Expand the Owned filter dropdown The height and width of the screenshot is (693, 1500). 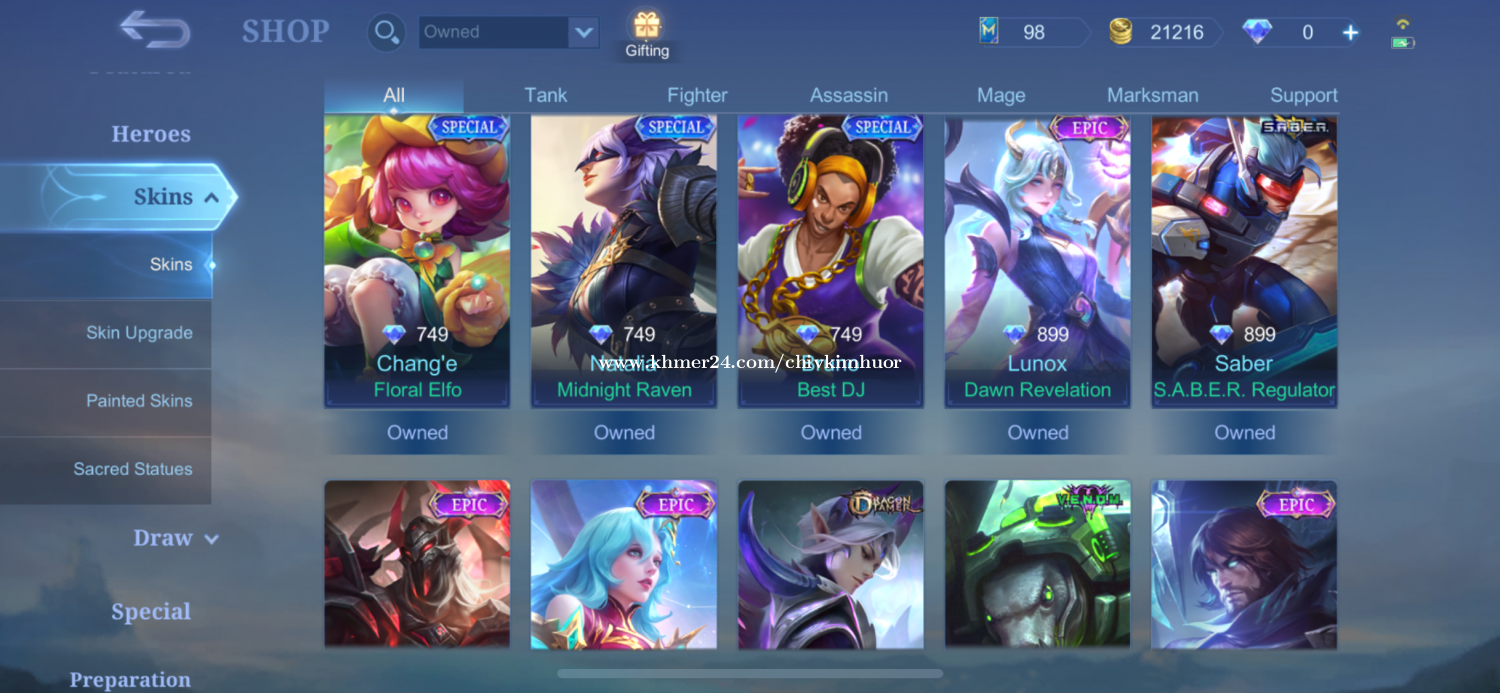pyautogui.click(x=583, y=32)
